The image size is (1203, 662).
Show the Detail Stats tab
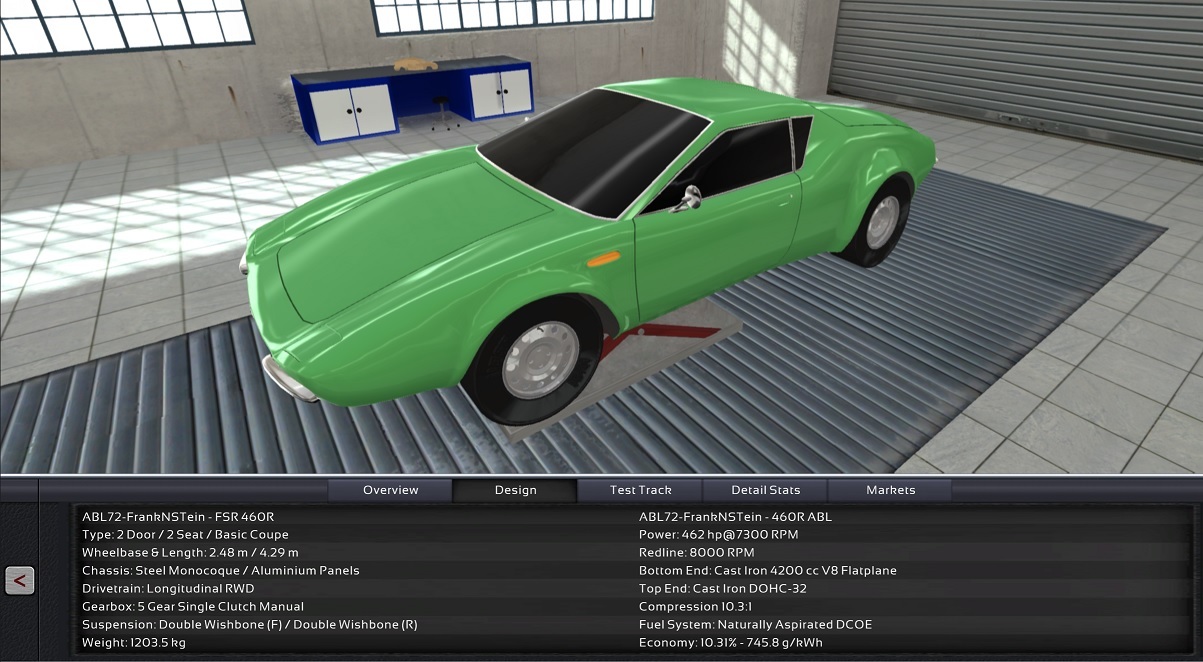point(765,490)
